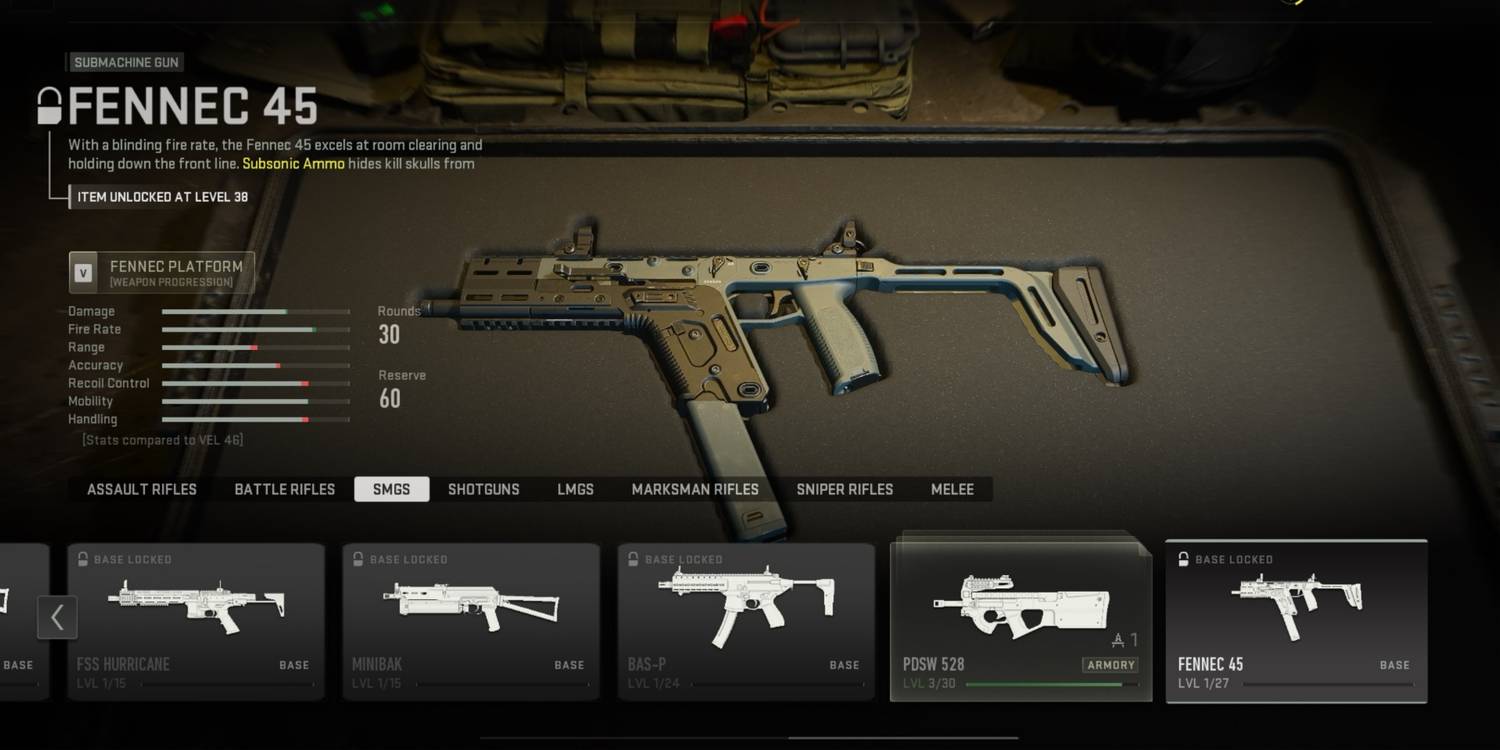Image resolution: width=1500 pixels, height=750 pixels.
Task: Click the yellow emblem in the top-right corner
Action: tap(1293, 5)
